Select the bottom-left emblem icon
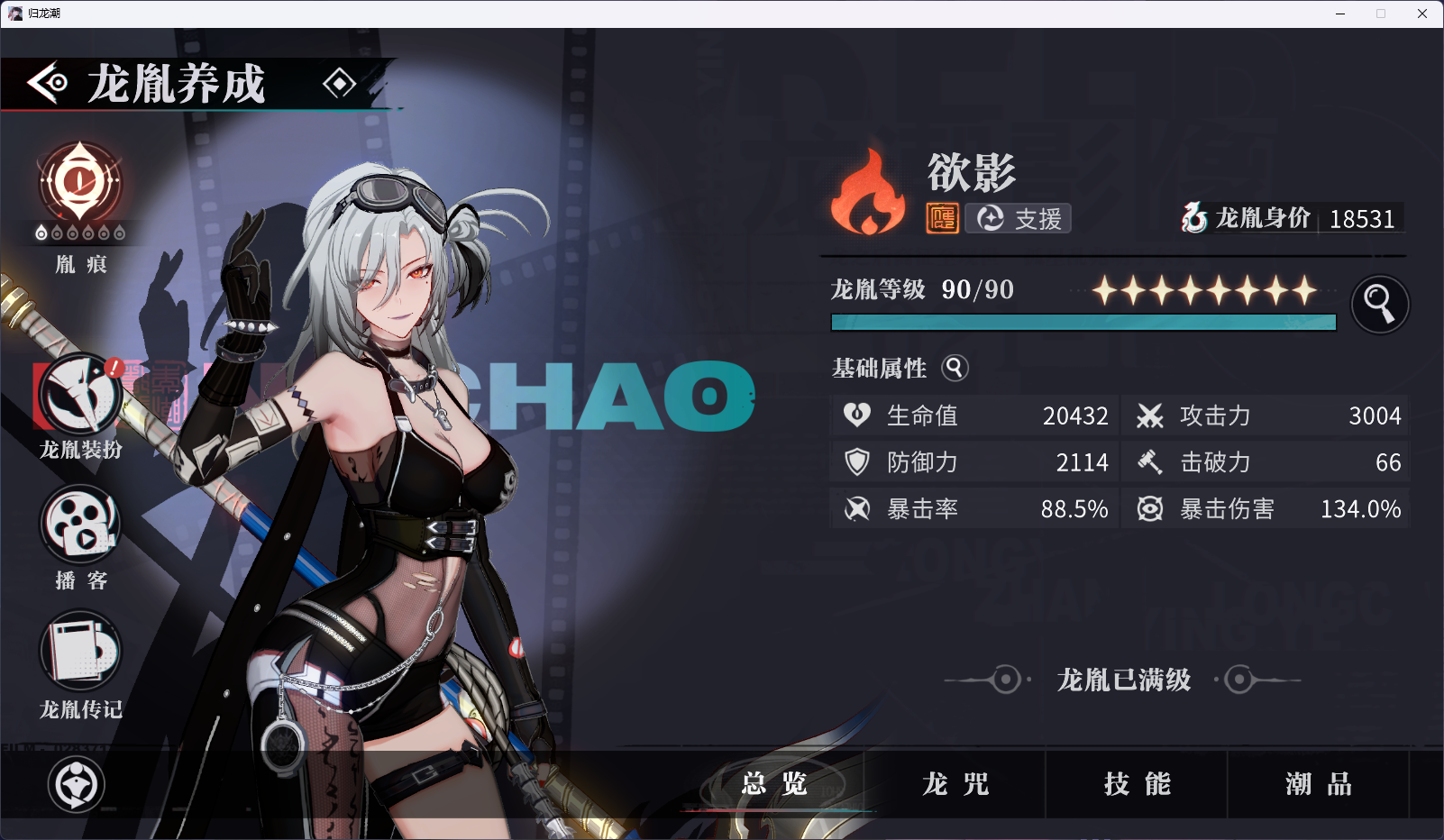 (77, 784)
